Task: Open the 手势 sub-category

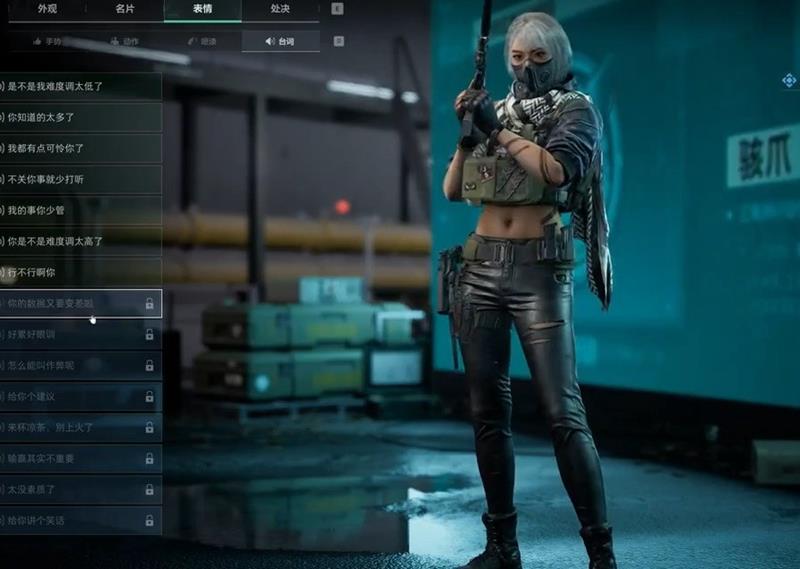Action: coord(46,41)
